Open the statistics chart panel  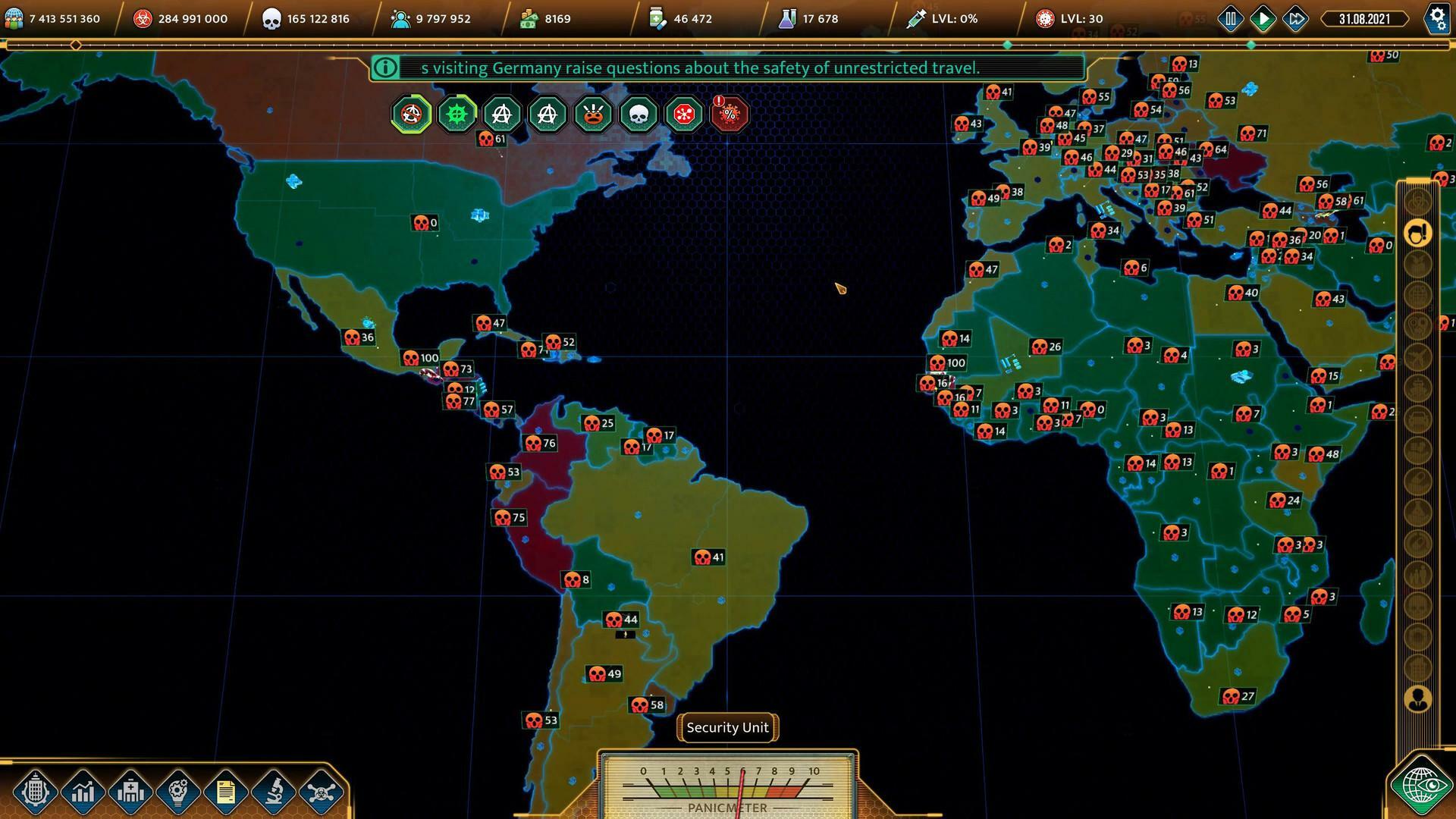83,791
